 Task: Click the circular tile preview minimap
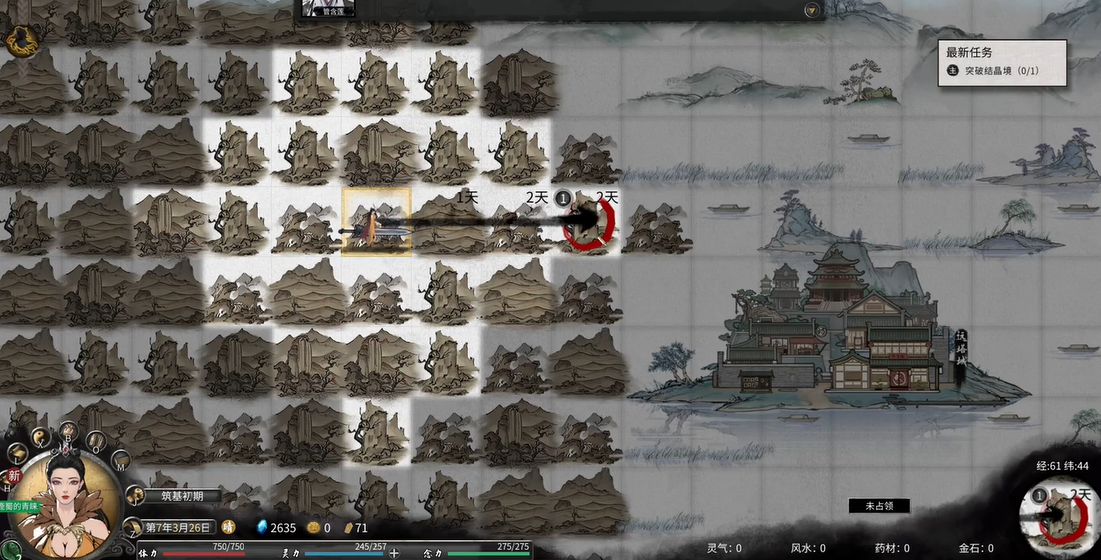1058,515
